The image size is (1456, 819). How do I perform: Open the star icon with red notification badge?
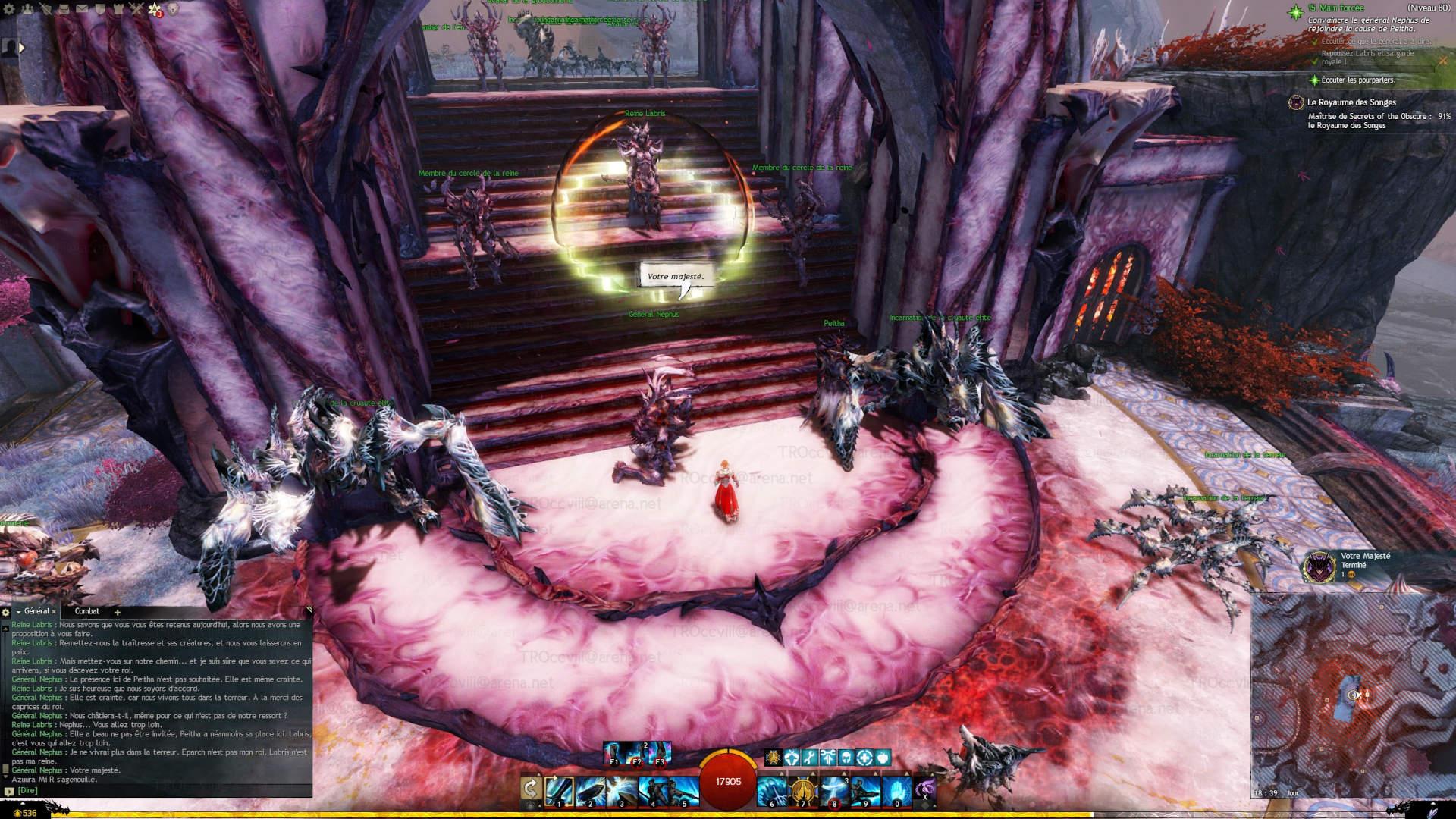click(x=155, y=10)
